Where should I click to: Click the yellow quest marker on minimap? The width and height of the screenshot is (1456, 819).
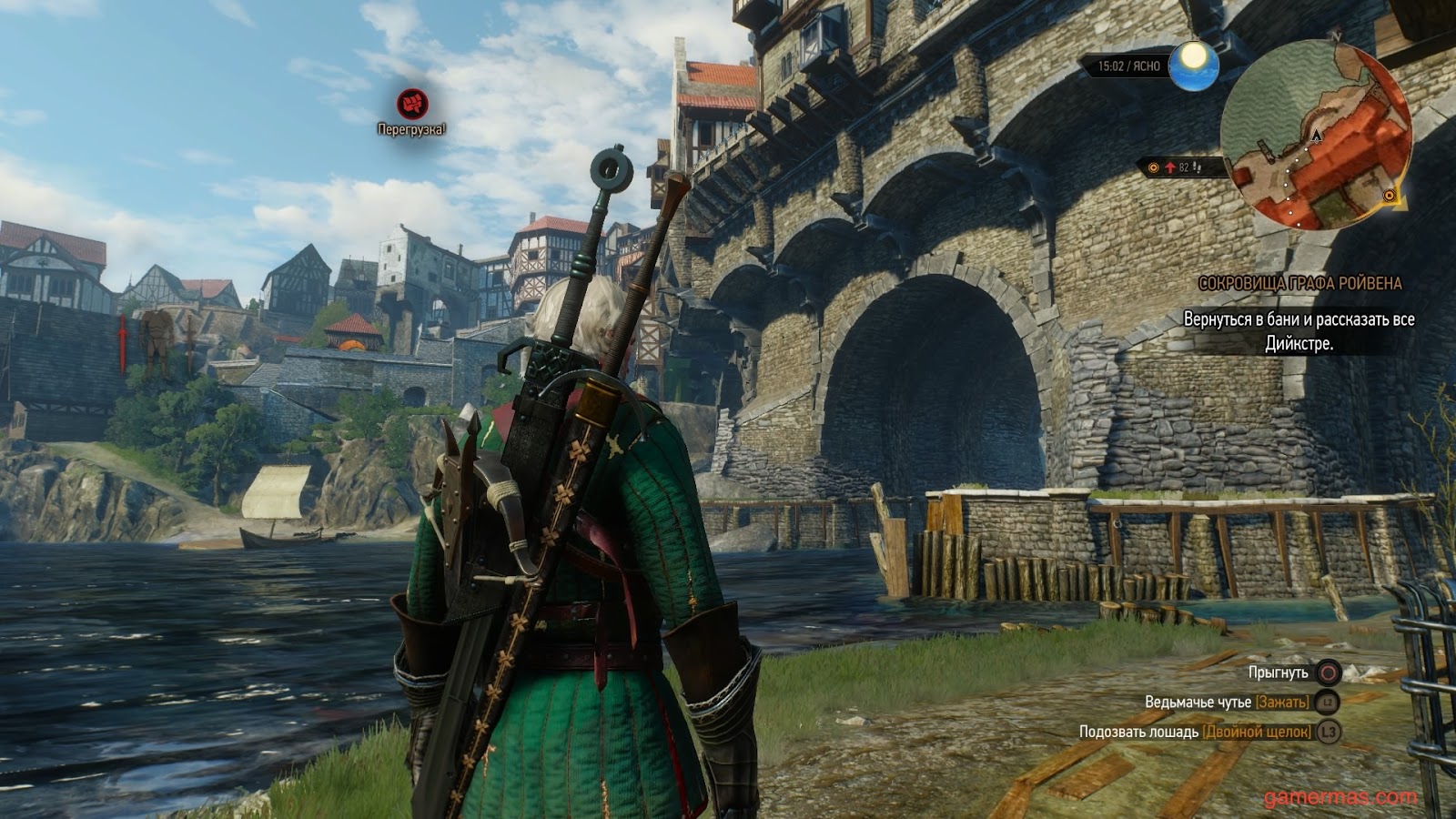(x=1389, y=196)
